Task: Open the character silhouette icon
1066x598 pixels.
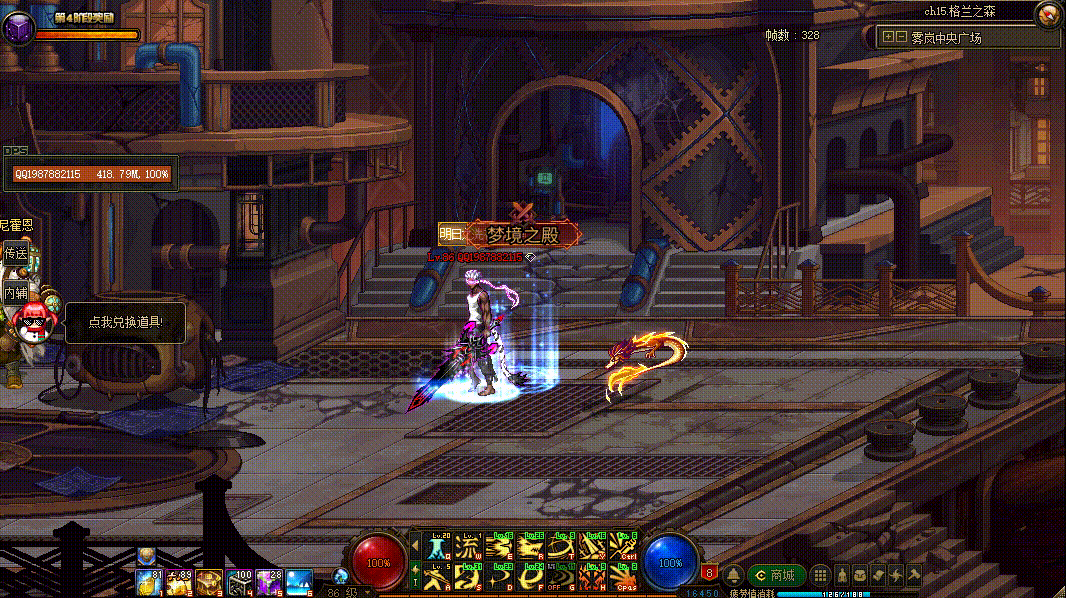Action: (x=842, y=575)
